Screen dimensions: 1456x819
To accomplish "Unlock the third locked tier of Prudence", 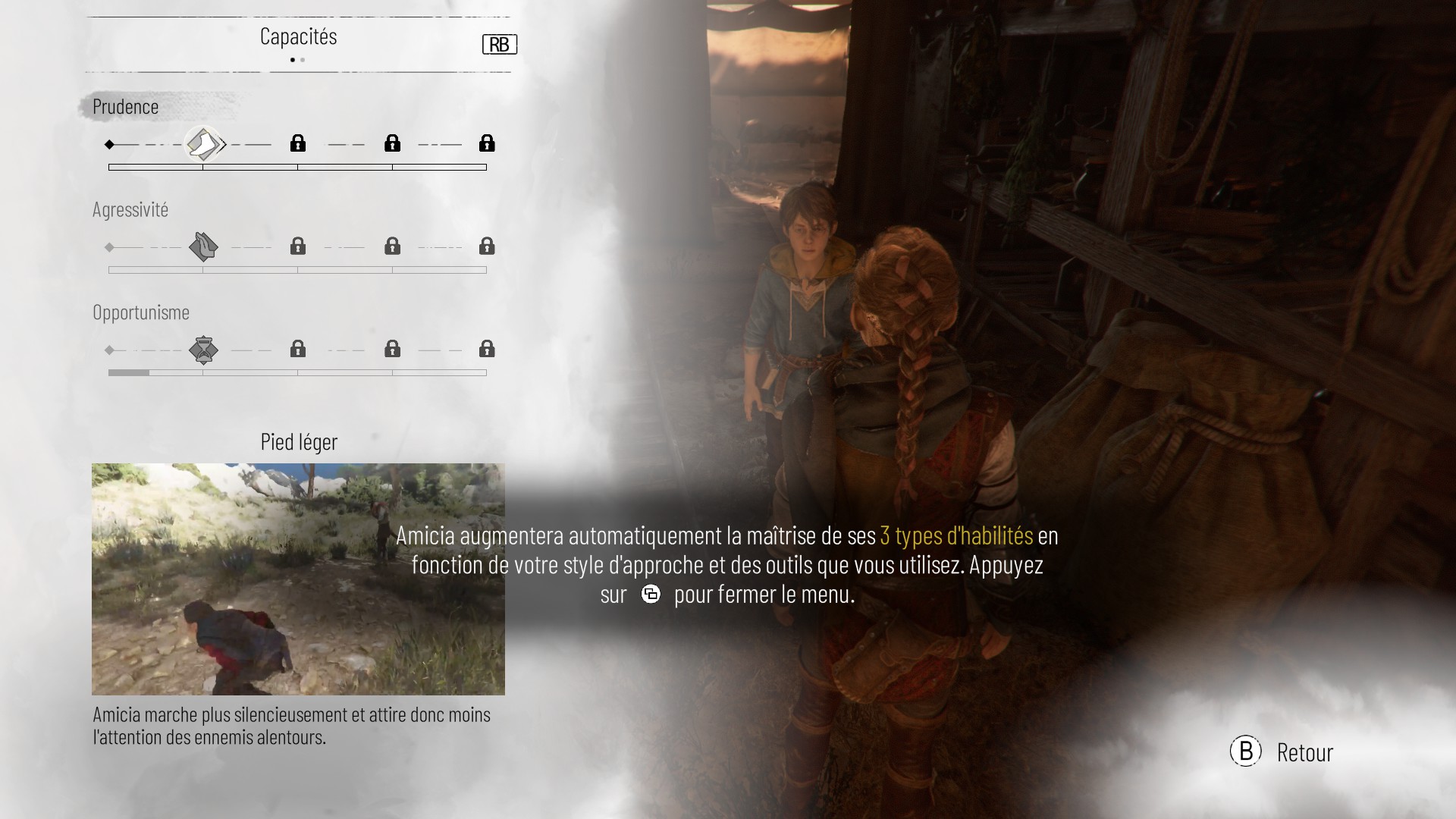I will 486,143.
